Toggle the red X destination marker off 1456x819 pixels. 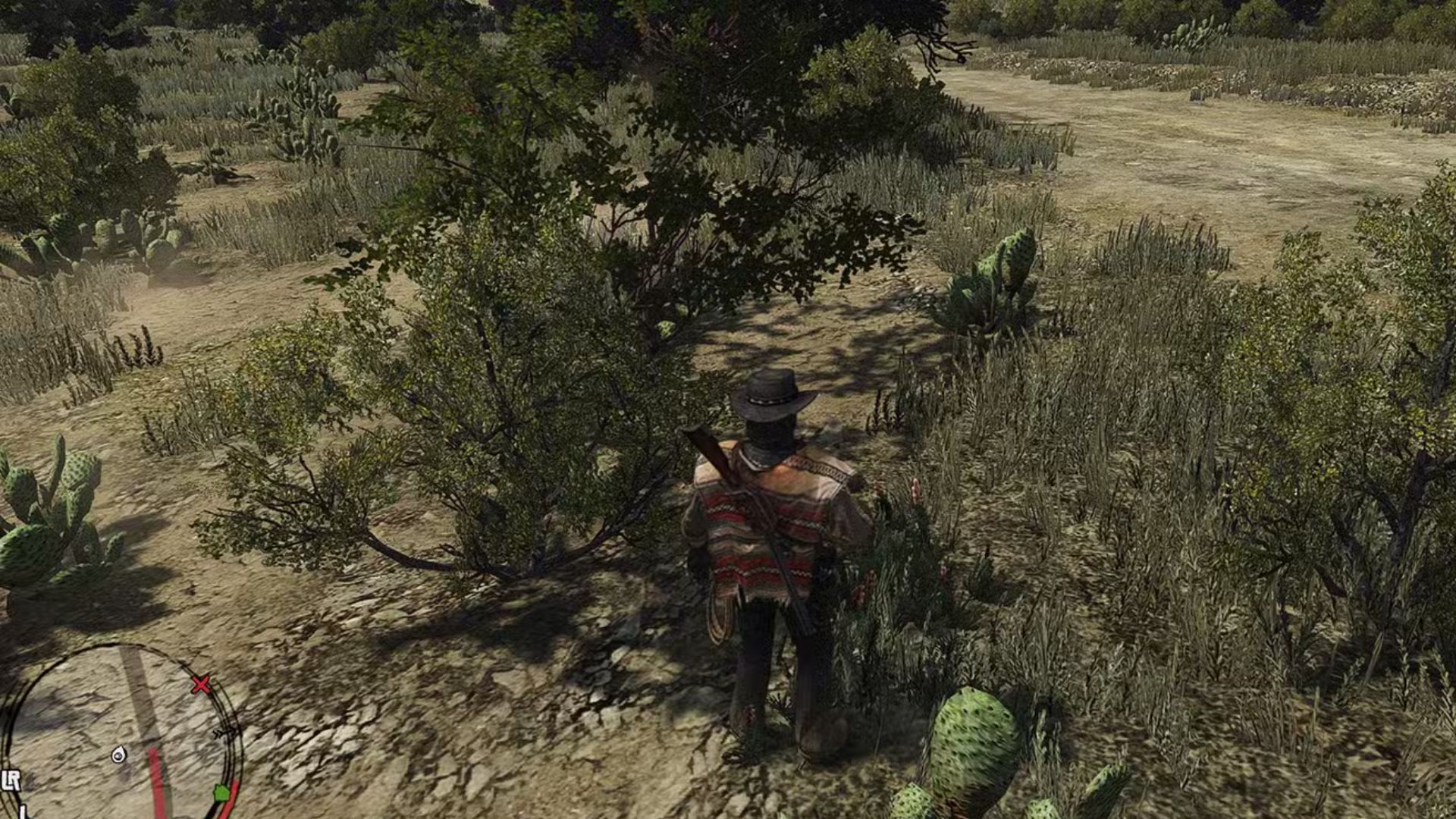(x=202, y=684)
